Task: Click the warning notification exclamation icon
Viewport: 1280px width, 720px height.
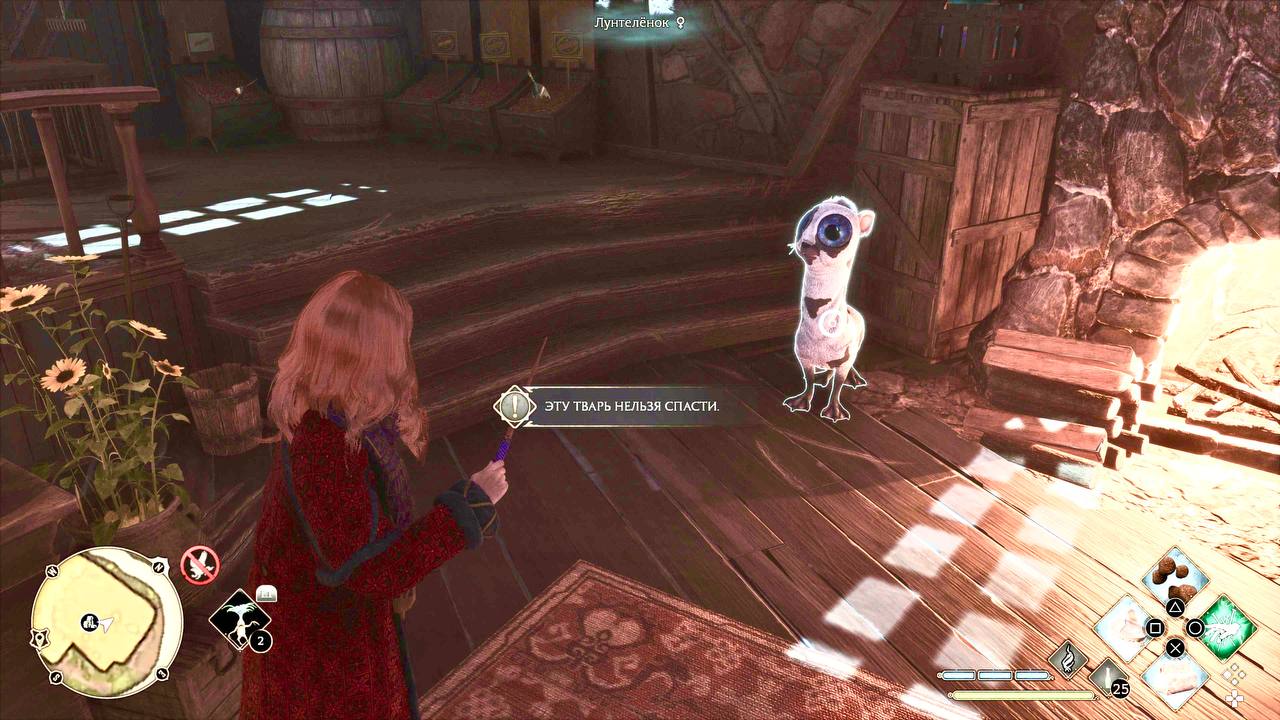Action: click(515, 406)
